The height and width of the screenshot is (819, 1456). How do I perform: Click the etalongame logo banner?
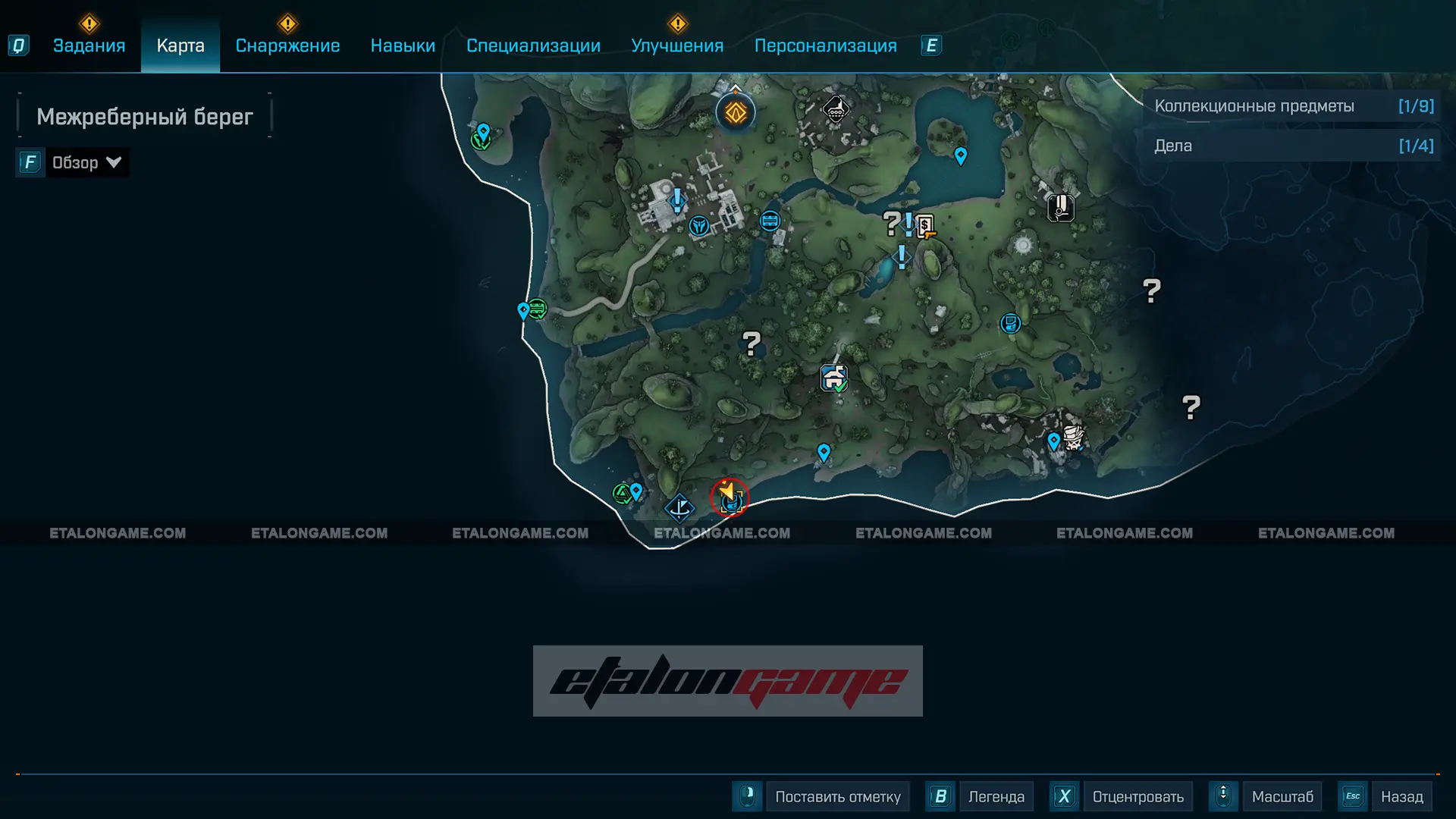point(728,681)
